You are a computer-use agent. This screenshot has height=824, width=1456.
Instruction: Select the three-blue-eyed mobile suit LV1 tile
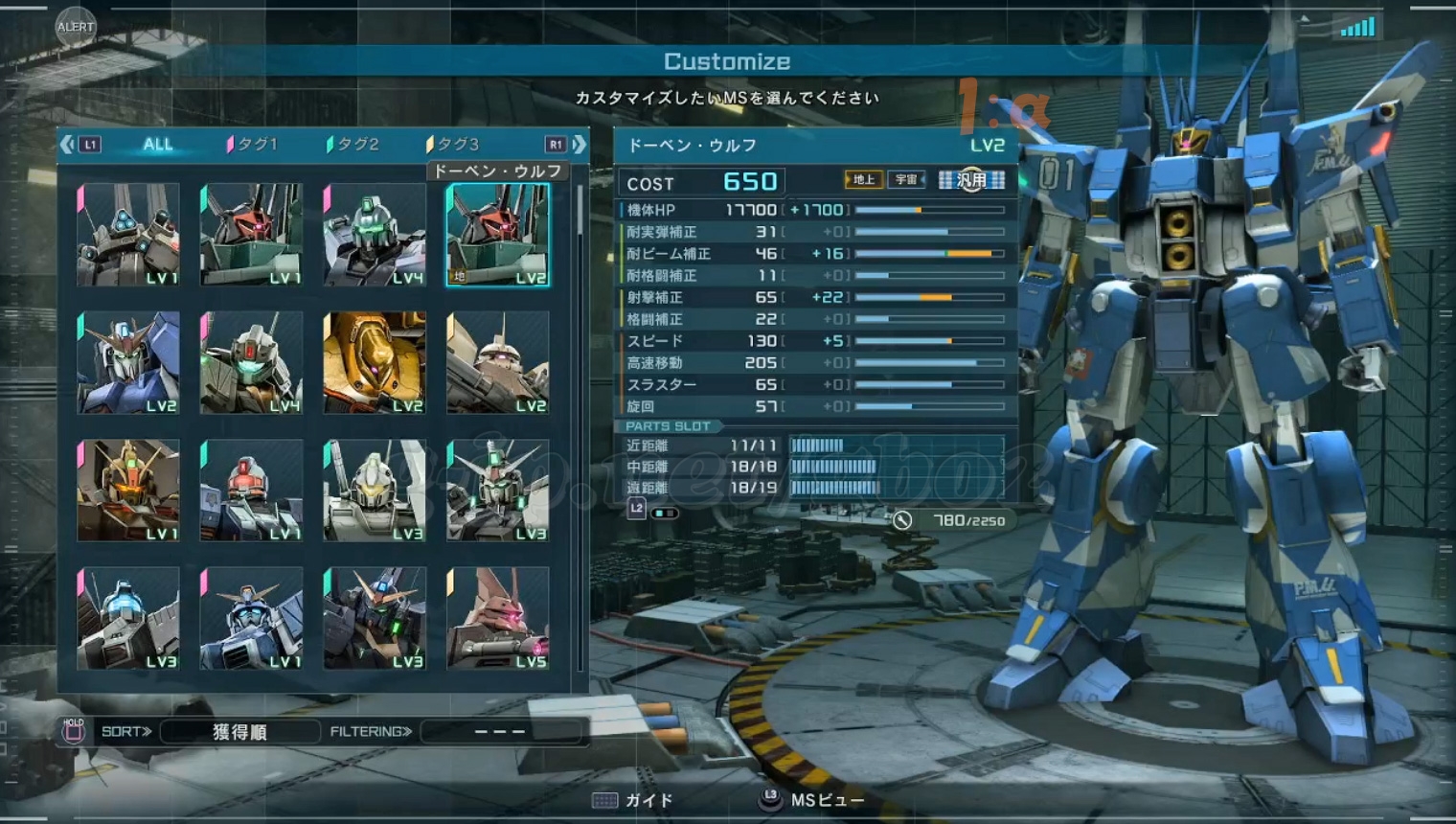tap(128, 236)
